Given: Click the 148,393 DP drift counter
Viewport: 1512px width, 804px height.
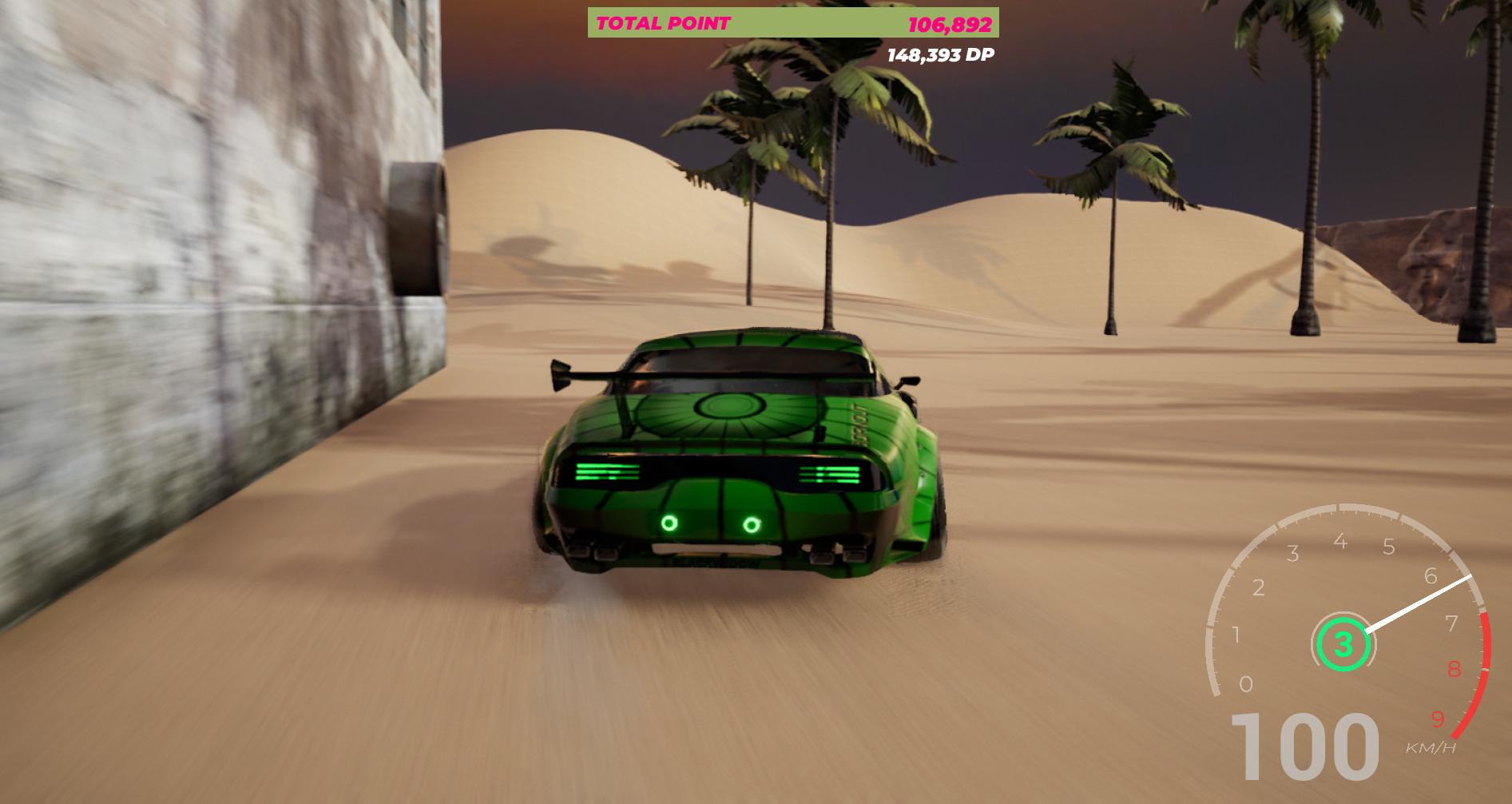Looking at the screenshot, I should (941, 55).
